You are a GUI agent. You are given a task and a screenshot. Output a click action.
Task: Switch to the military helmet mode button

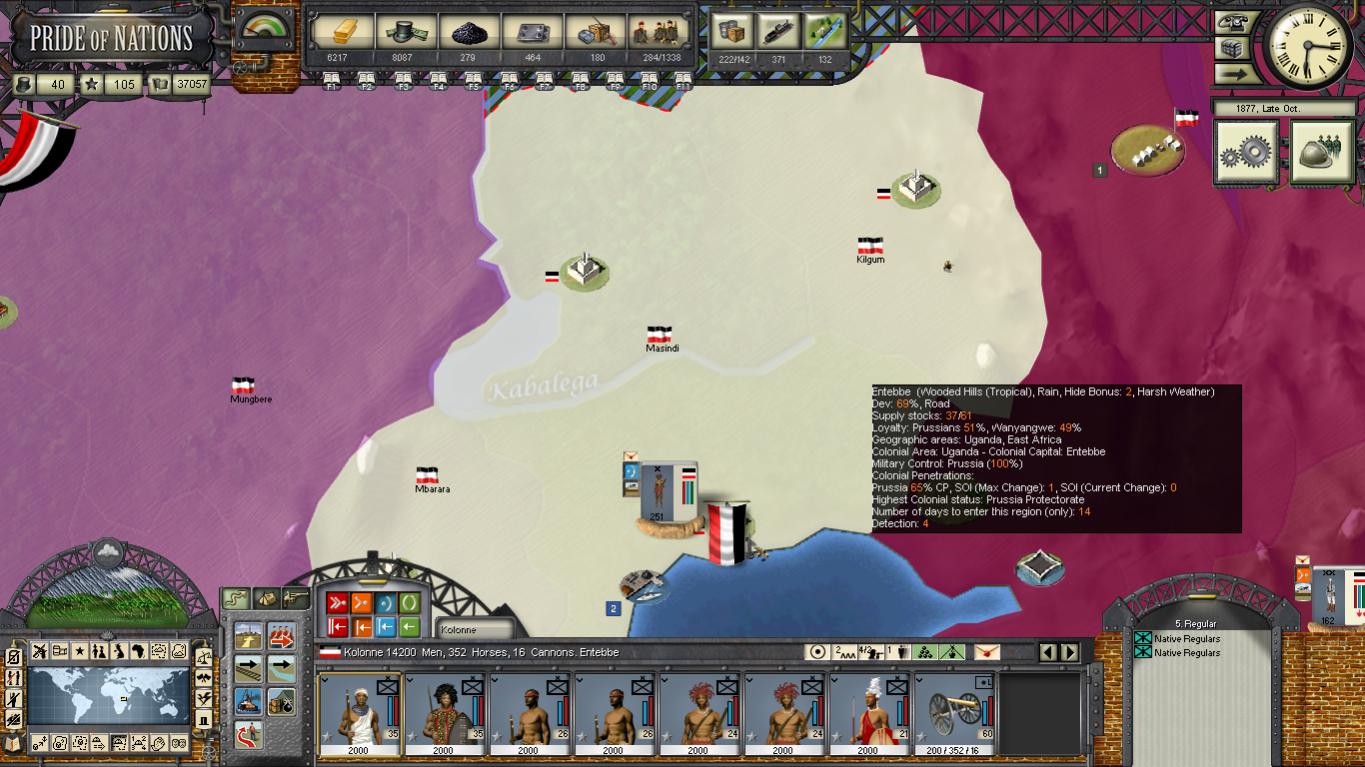(1321, 152)
